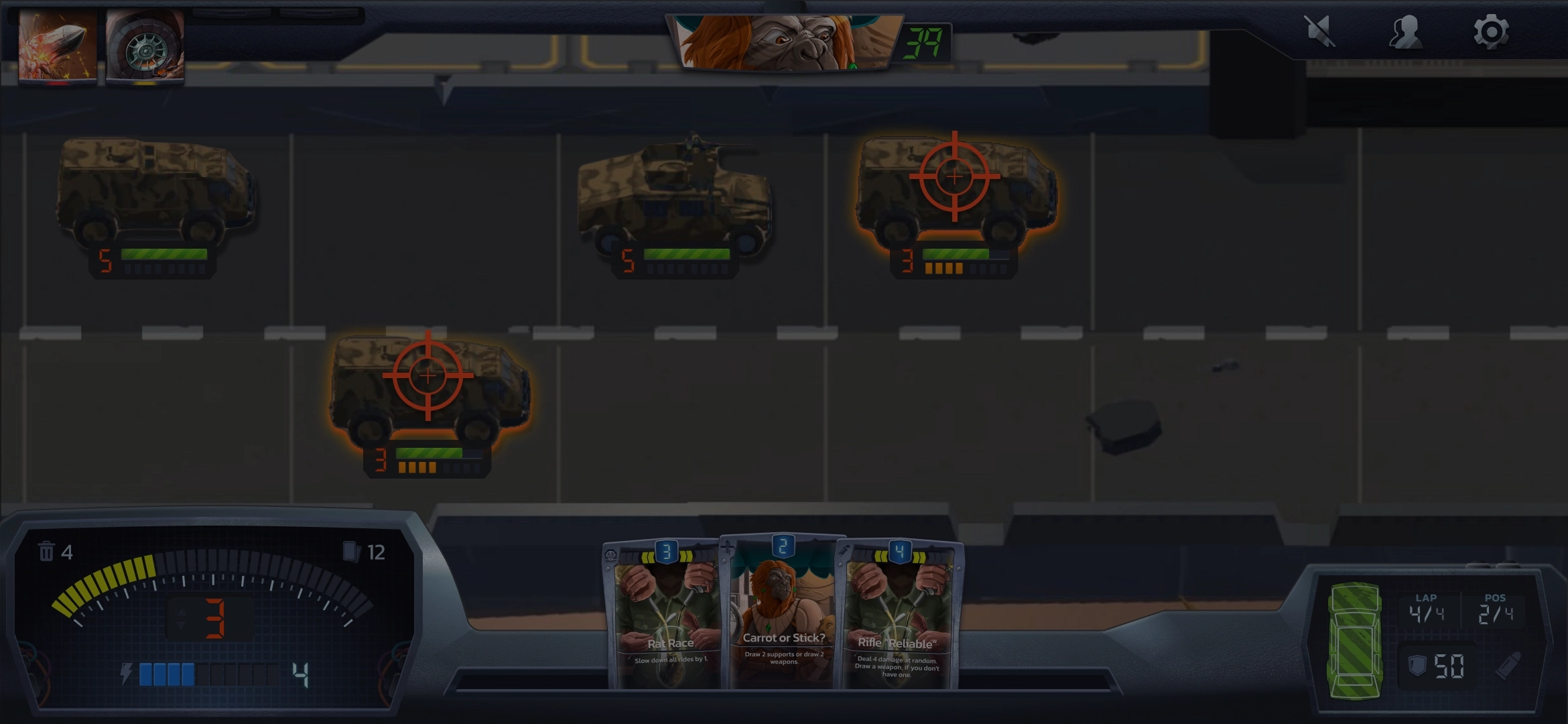This screenshot has width=1568, height=724.
Task: Choose the Rifle "Reliable" card
Action: tap(898, 617)
